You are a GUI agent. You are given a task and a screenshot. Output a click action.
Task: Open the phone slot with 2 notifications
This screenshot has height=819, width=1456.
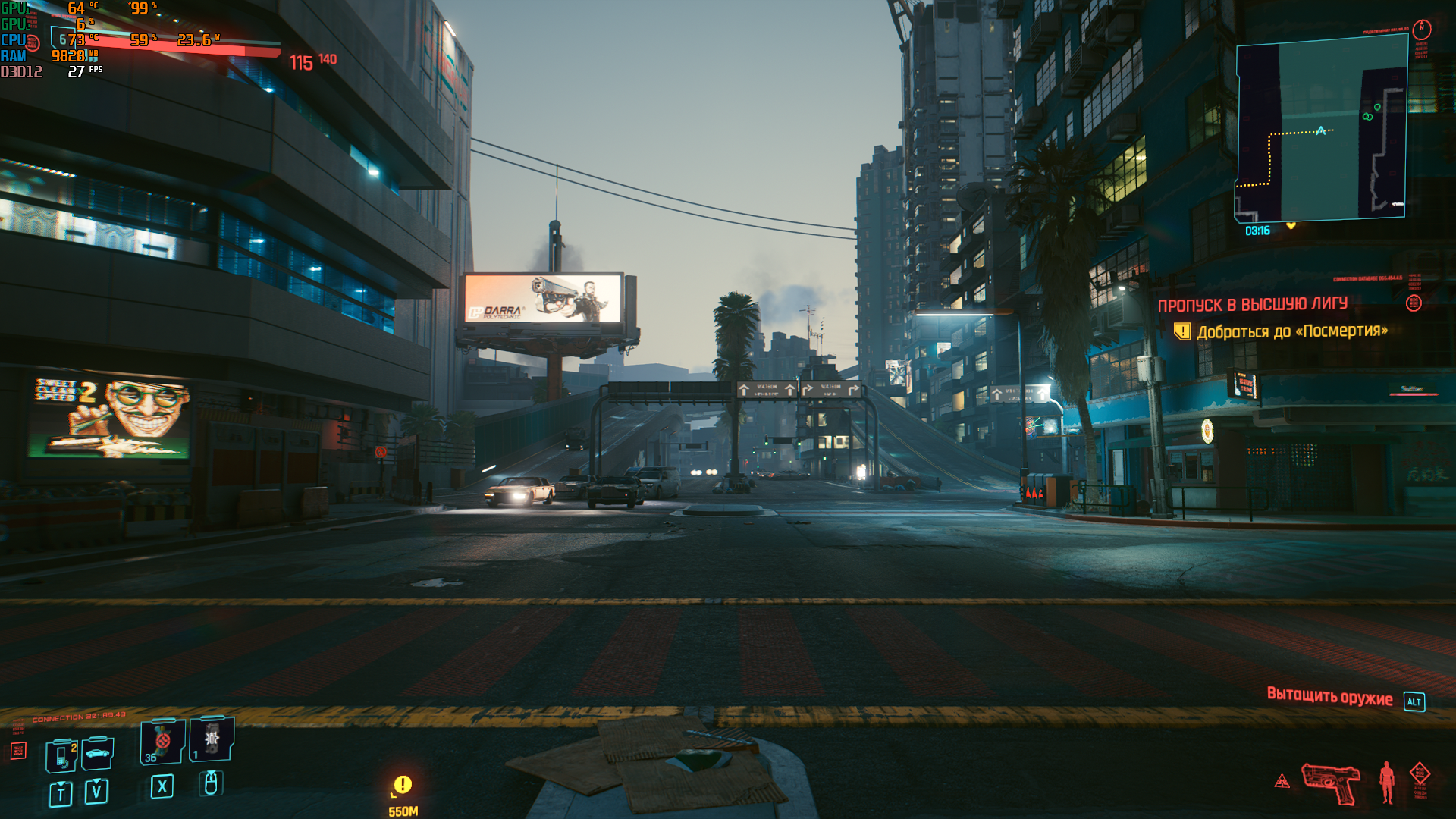(x=61, y=756)
